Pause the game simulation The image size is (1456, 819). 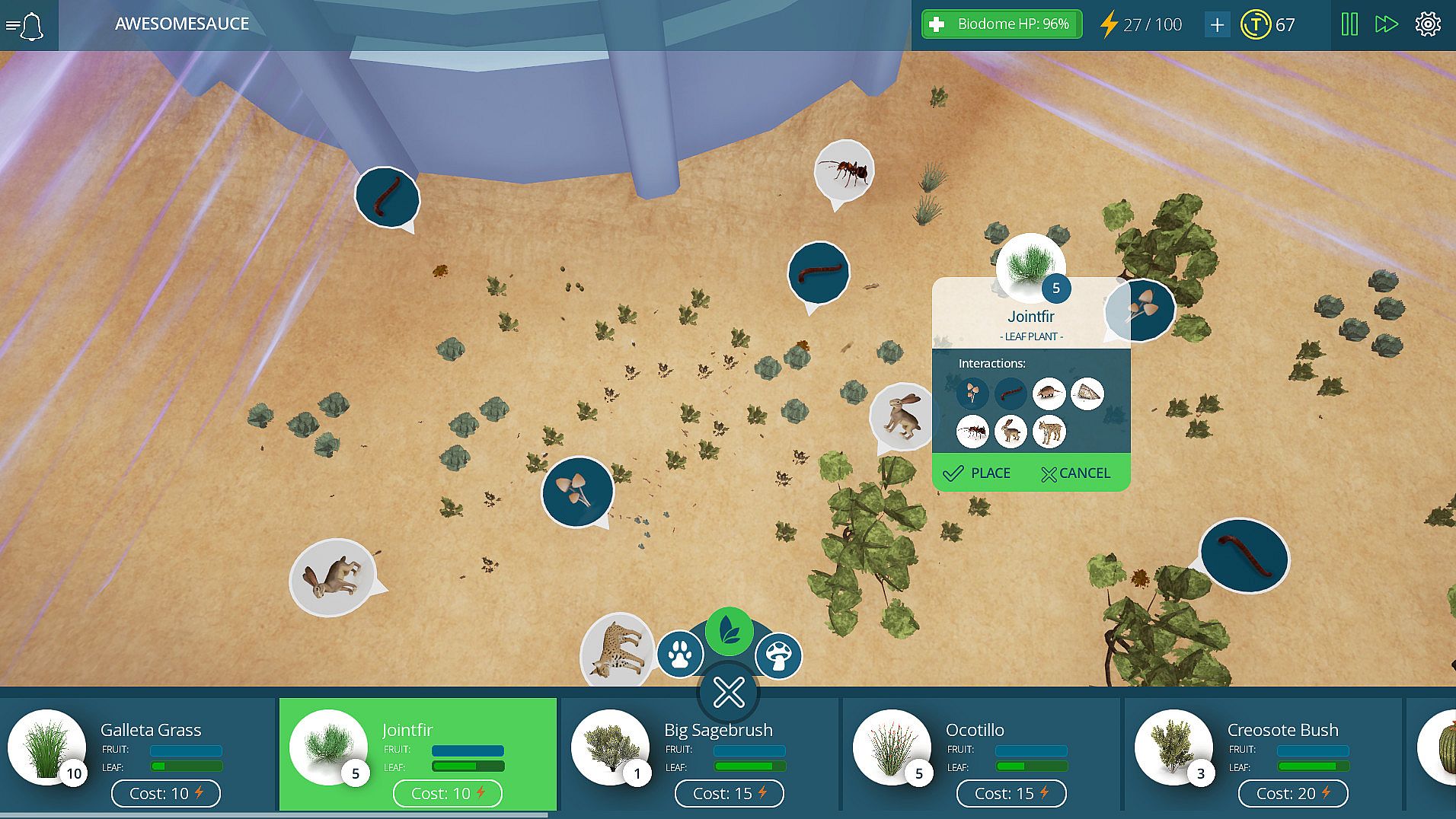pyautogui.click(x=1349, y=24)
